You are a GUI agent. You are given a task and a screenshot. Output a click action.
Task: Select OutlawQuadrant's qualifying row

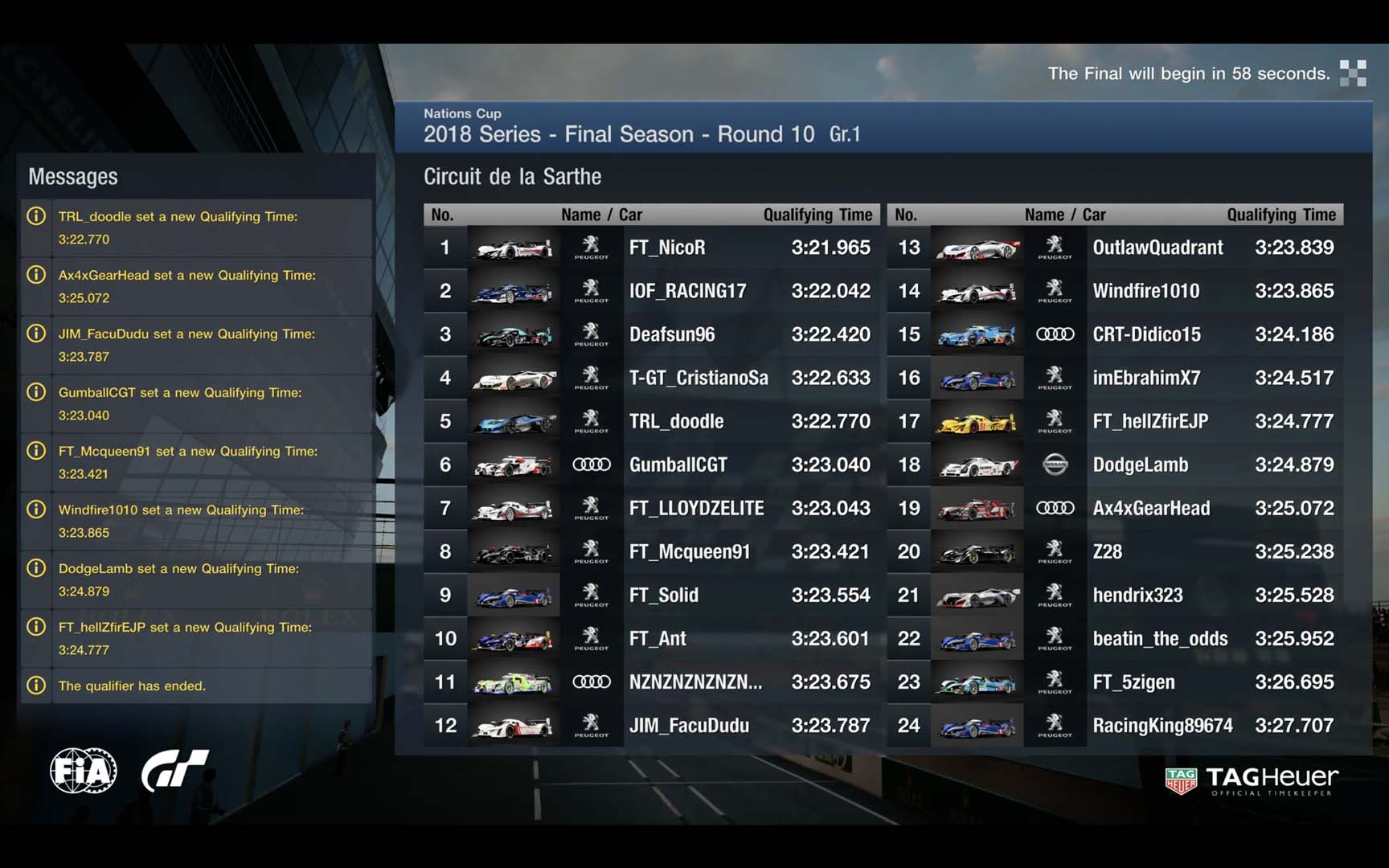(1157, 248)
